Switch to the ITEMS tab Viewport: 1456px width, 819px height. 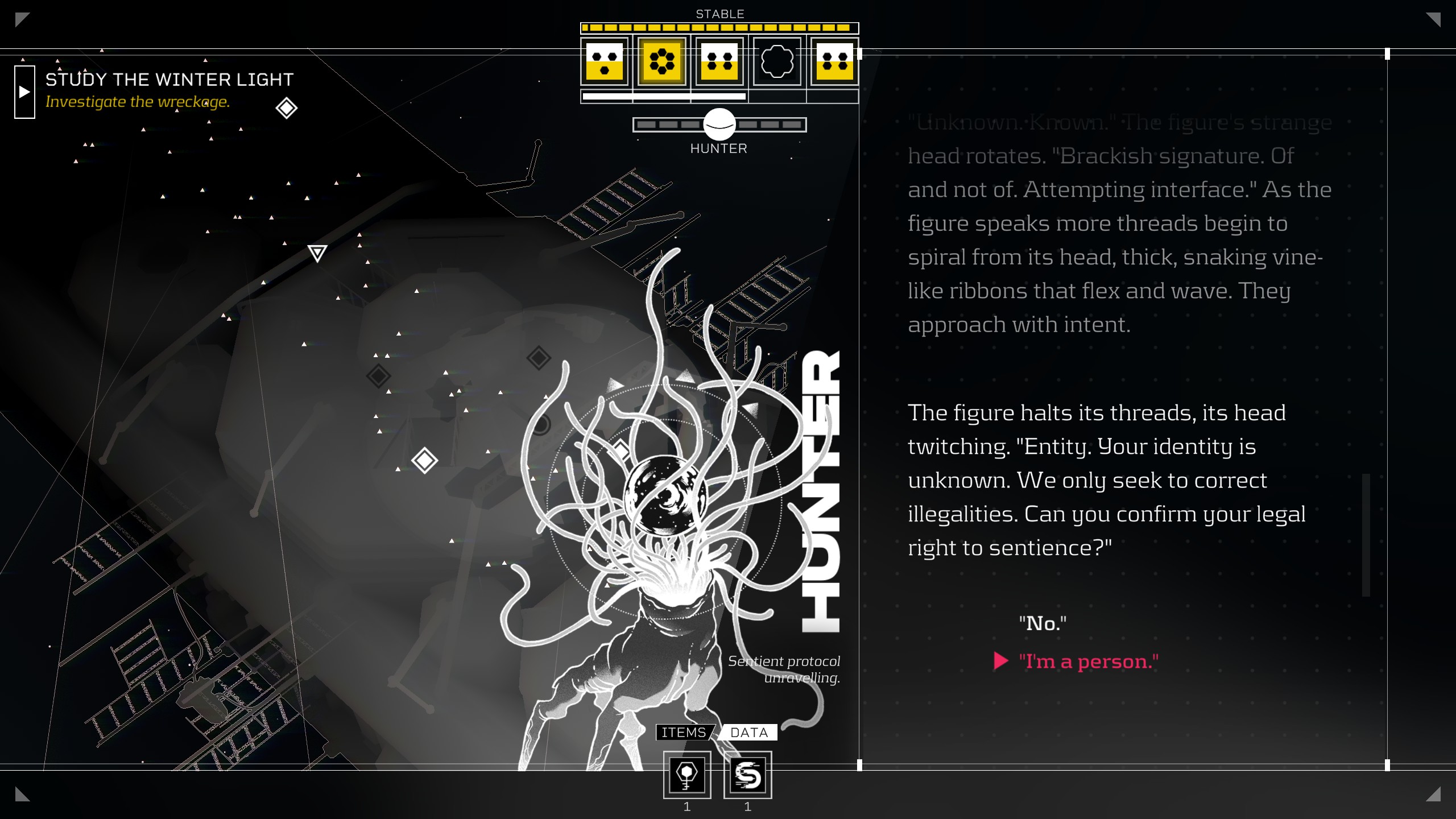point(684,733)
